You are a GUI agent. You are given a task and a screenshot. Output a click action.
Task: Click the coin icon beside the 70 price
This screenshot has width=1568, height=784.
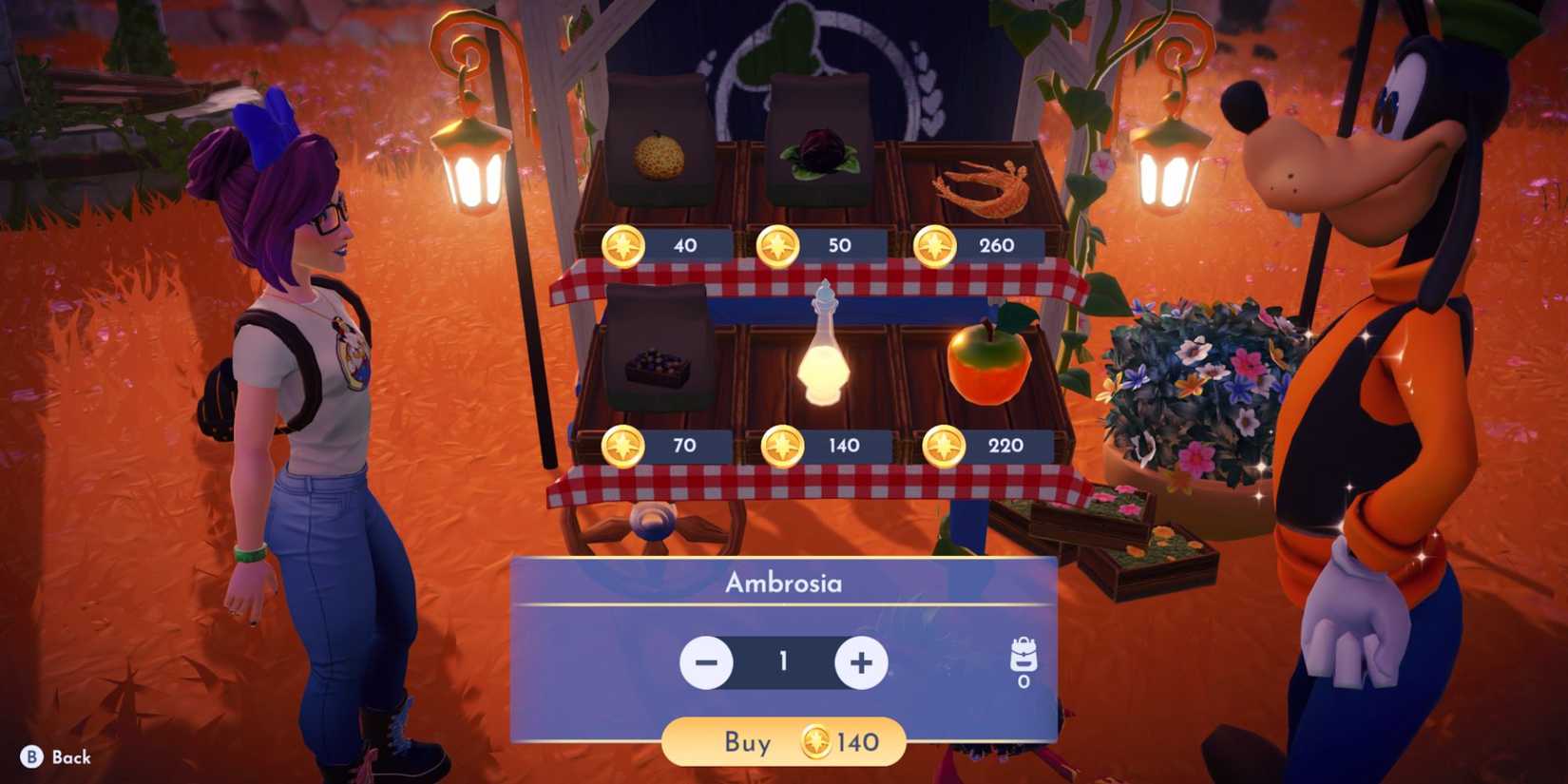coord(623,445)
